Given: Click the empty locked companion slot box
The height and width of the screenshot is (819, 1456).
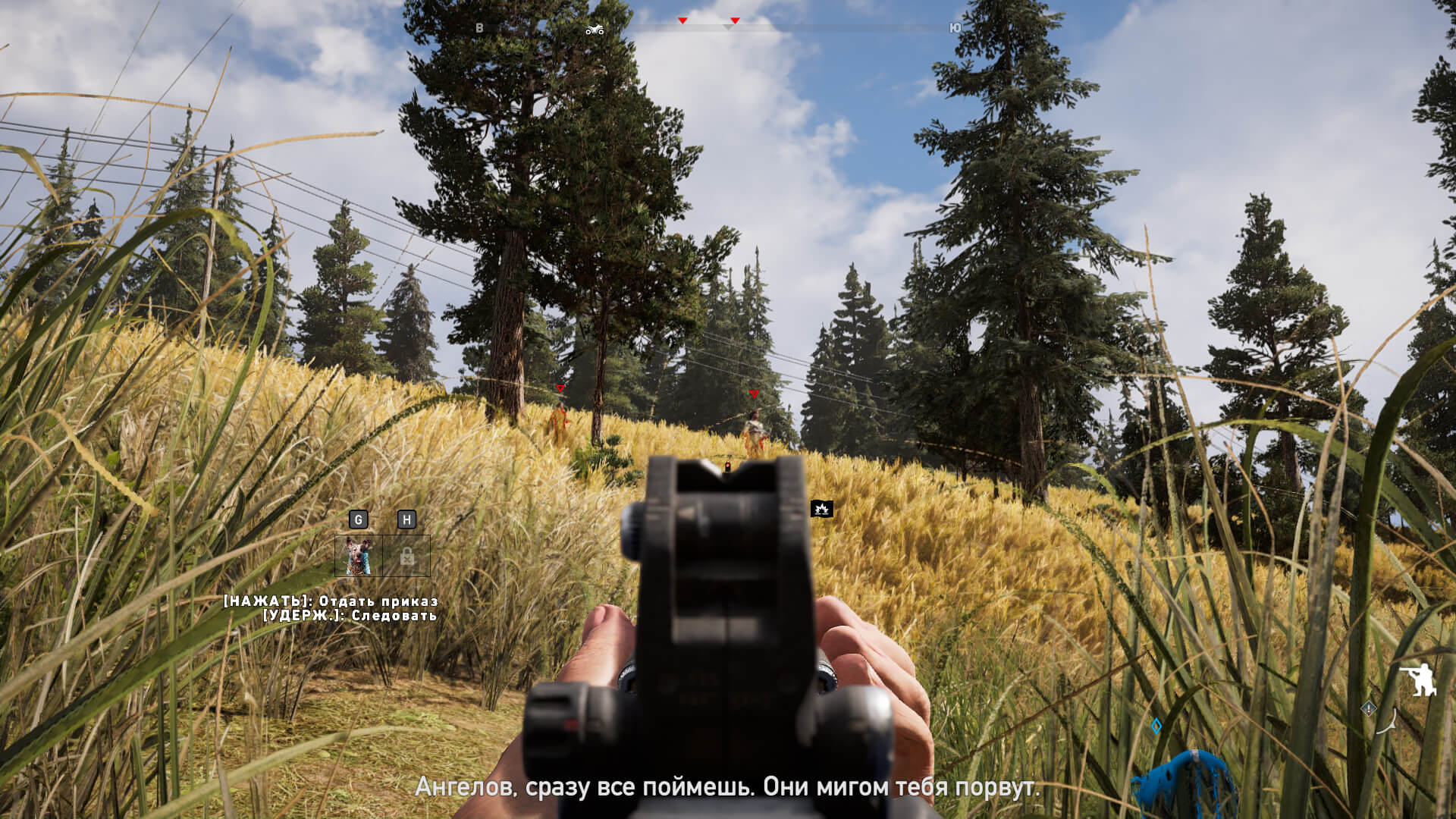Looking at the screenshot, I should (x=408, y=557).
